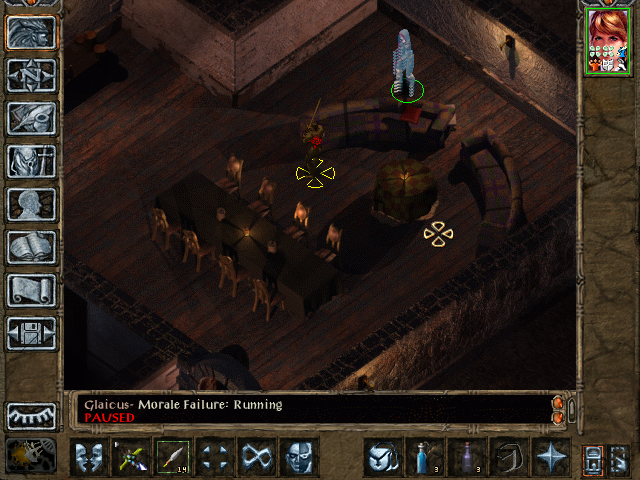
Task: Activate the talk masks action
Action: 88,458
